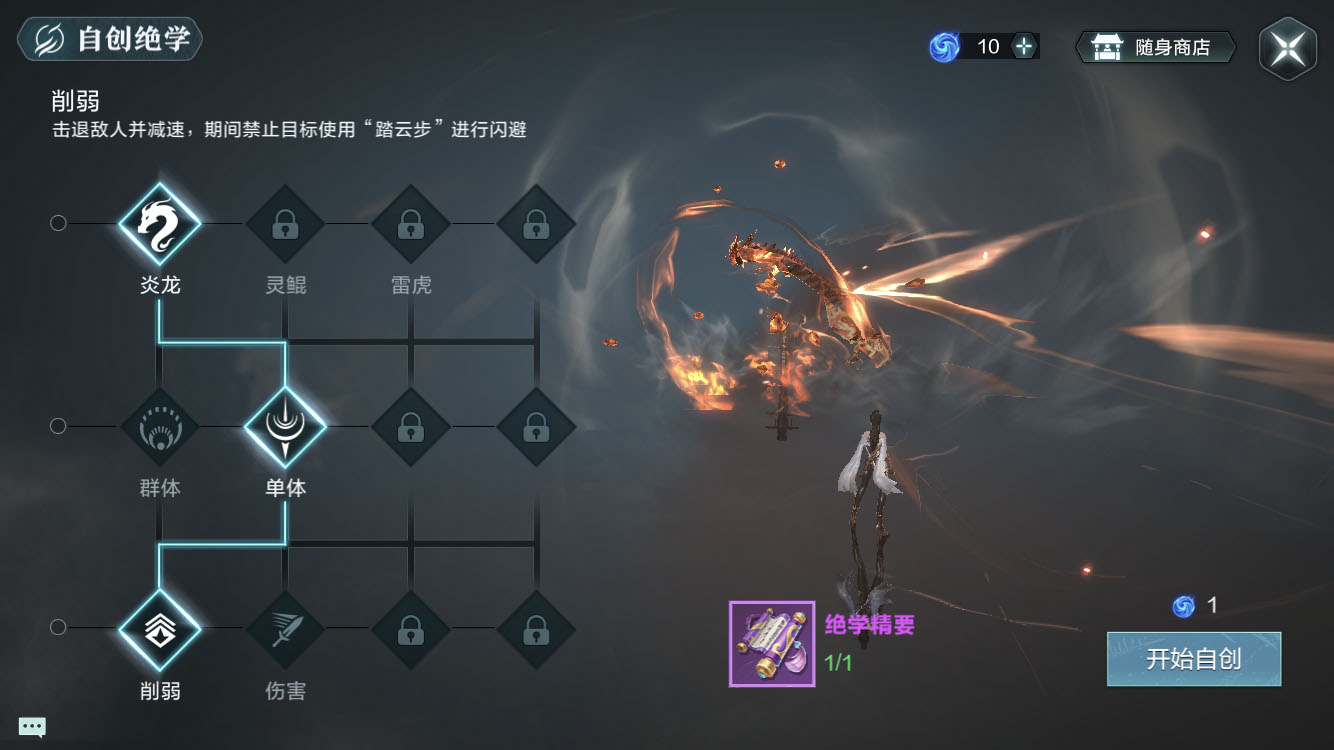This screenshot has width=1334, height=750.
Task: Click the locked node right of 雷虎
Action: coord(537,223)
